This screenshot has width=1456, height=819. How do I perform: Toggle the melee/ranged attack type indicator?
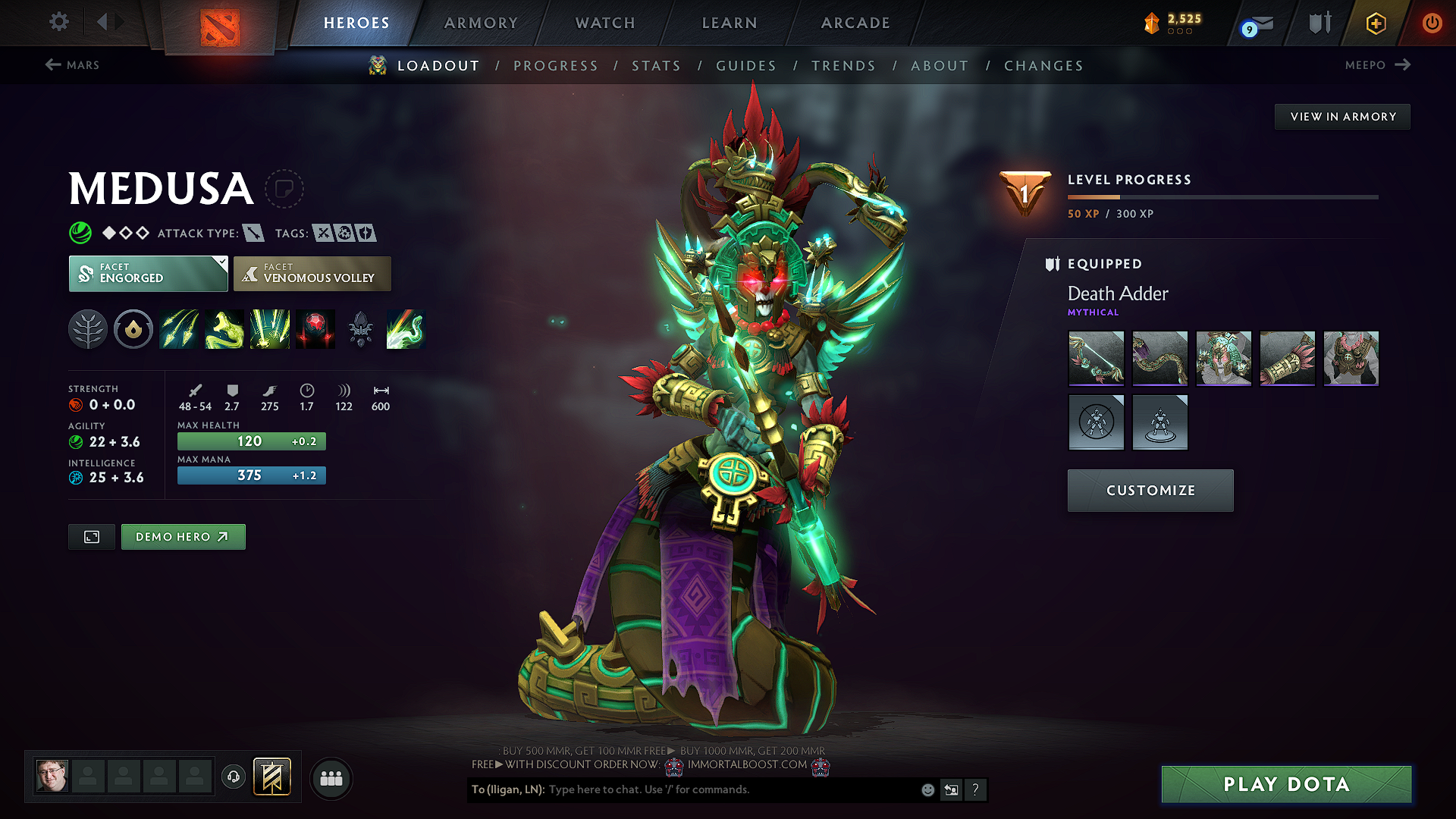click(x=253, y=233)
